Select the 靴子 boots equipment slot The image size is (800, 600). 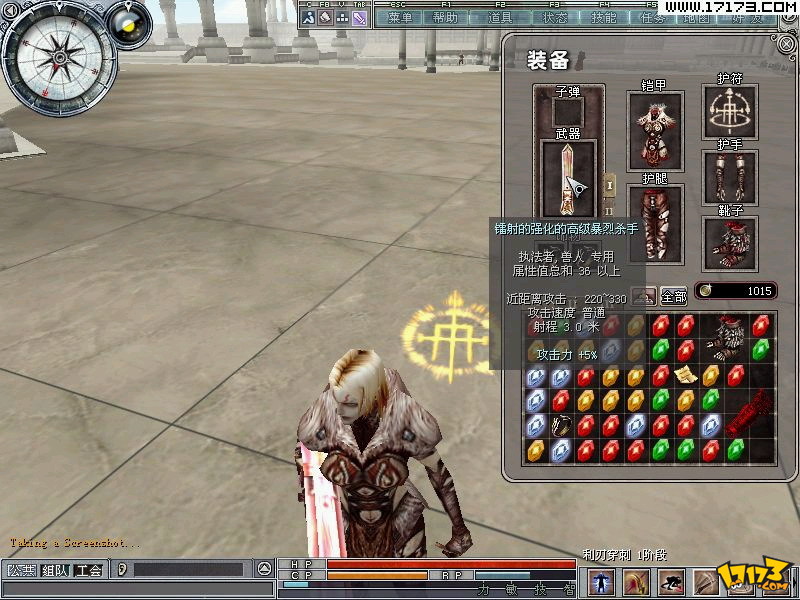pyautogui.click(x=730, y=243)
